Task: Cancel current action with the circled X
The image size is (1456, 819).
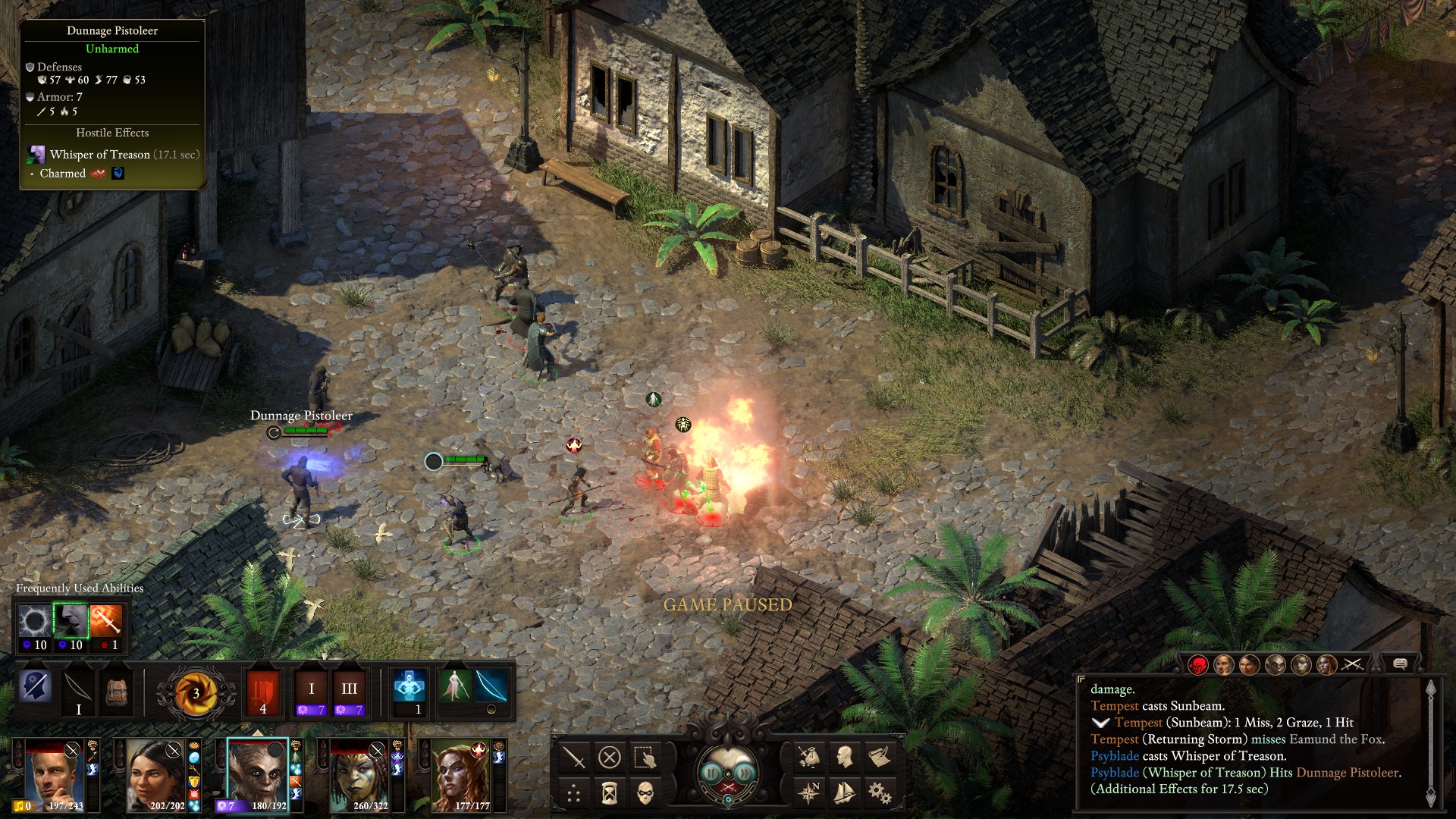Action: (x=610, y=757)
